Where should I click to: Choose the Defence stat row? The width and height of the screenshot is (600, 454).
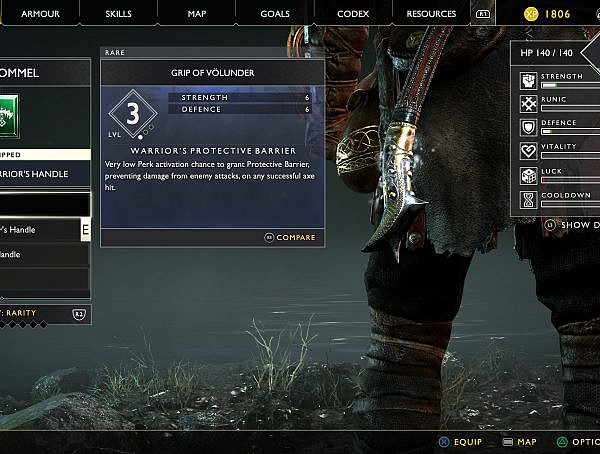point(560,127)
